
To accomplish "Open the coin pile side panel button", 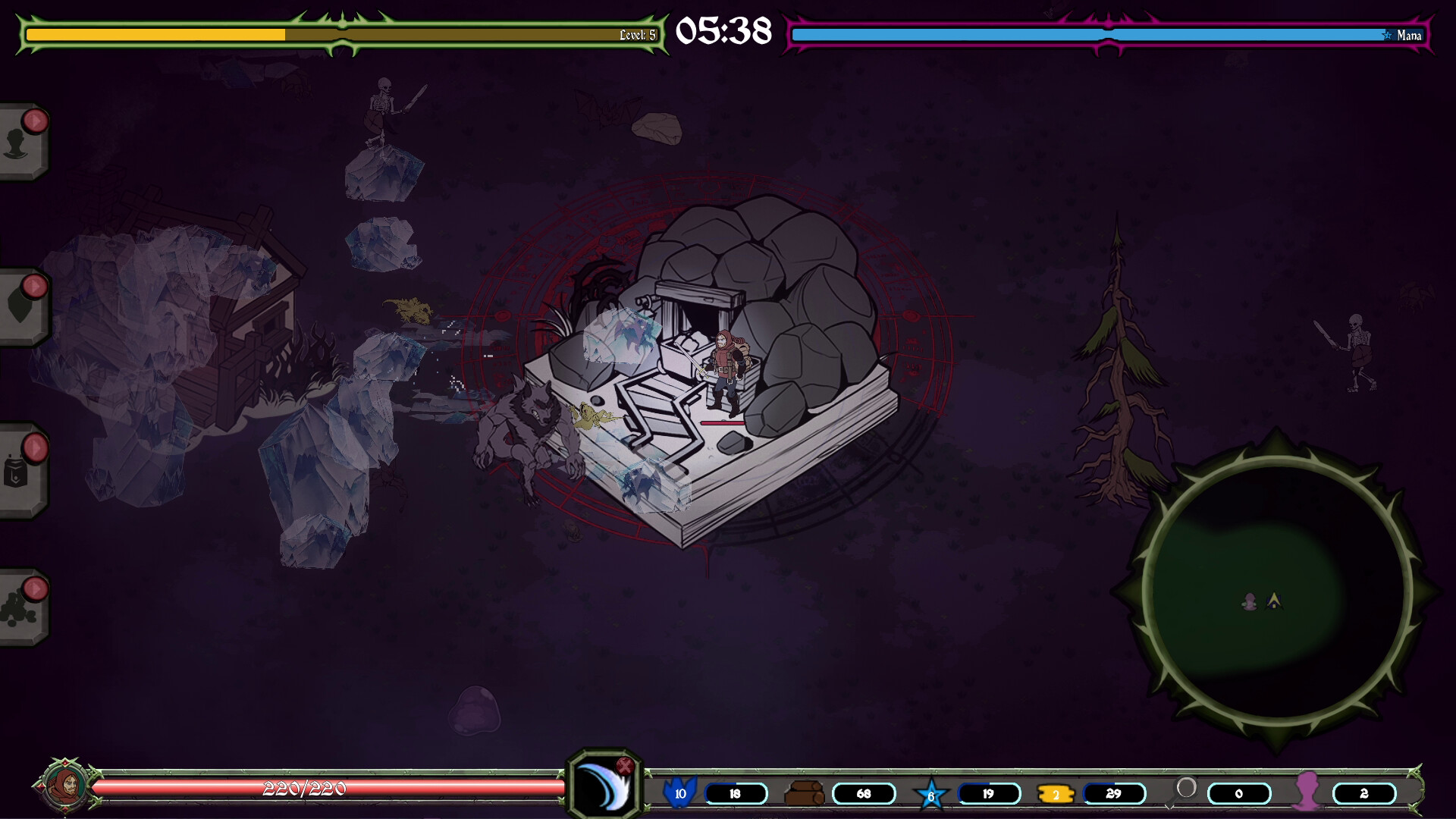I will coord(20,609).
